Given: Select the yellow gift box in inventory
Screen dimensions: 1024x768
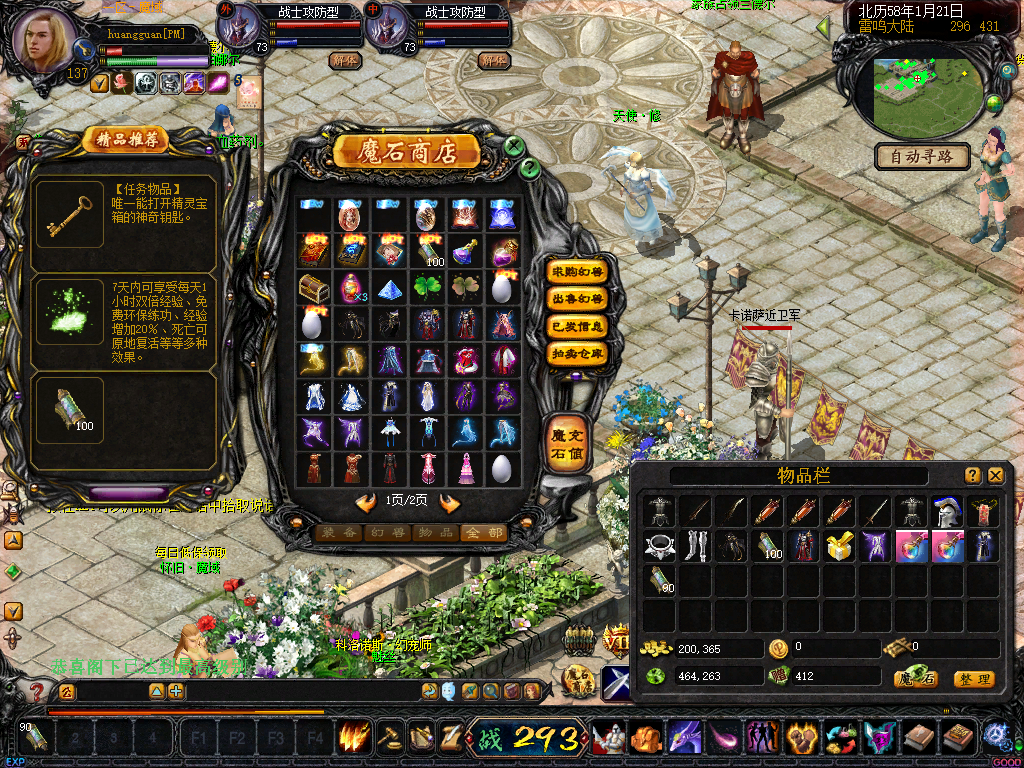Looking at the screenshot, I should click(840, 546).
